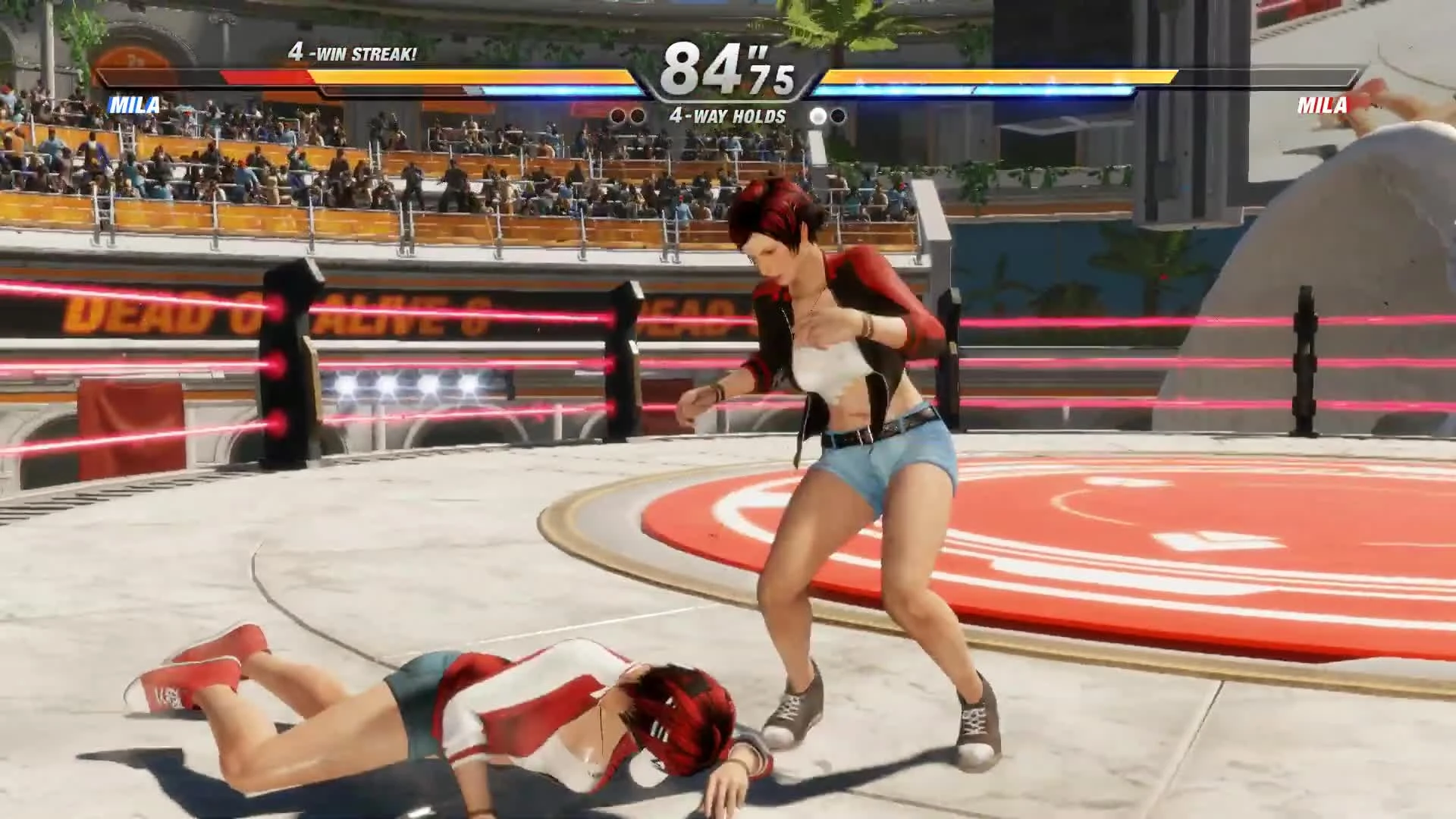Toggle the leftmost dark round indicator orb
This screenshot has width=1456, height=819.
pyautogui.click(x=617, y=115)
